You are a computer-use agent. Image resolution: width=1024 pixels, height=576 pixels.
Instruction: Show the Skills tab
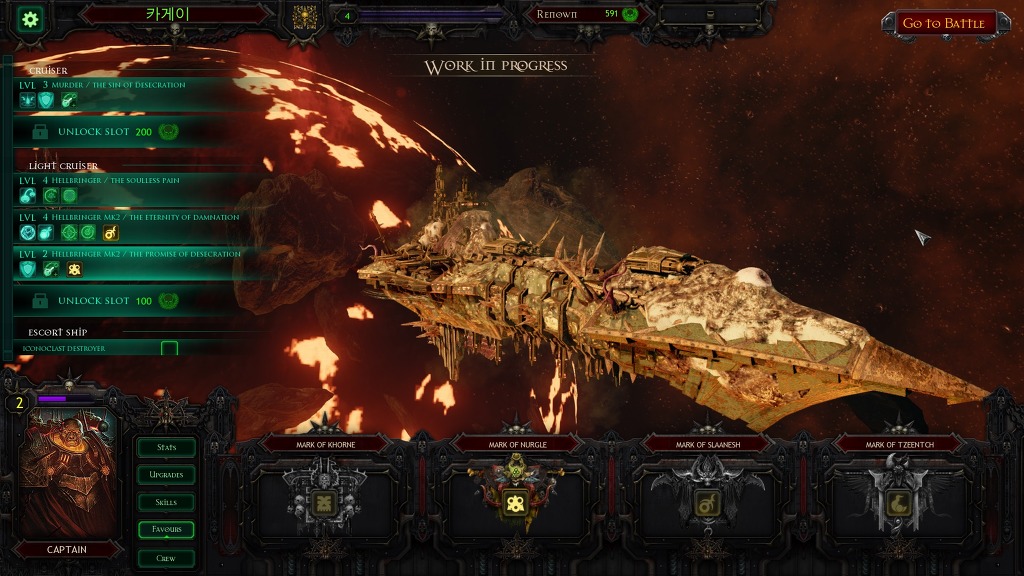[166, 502]
